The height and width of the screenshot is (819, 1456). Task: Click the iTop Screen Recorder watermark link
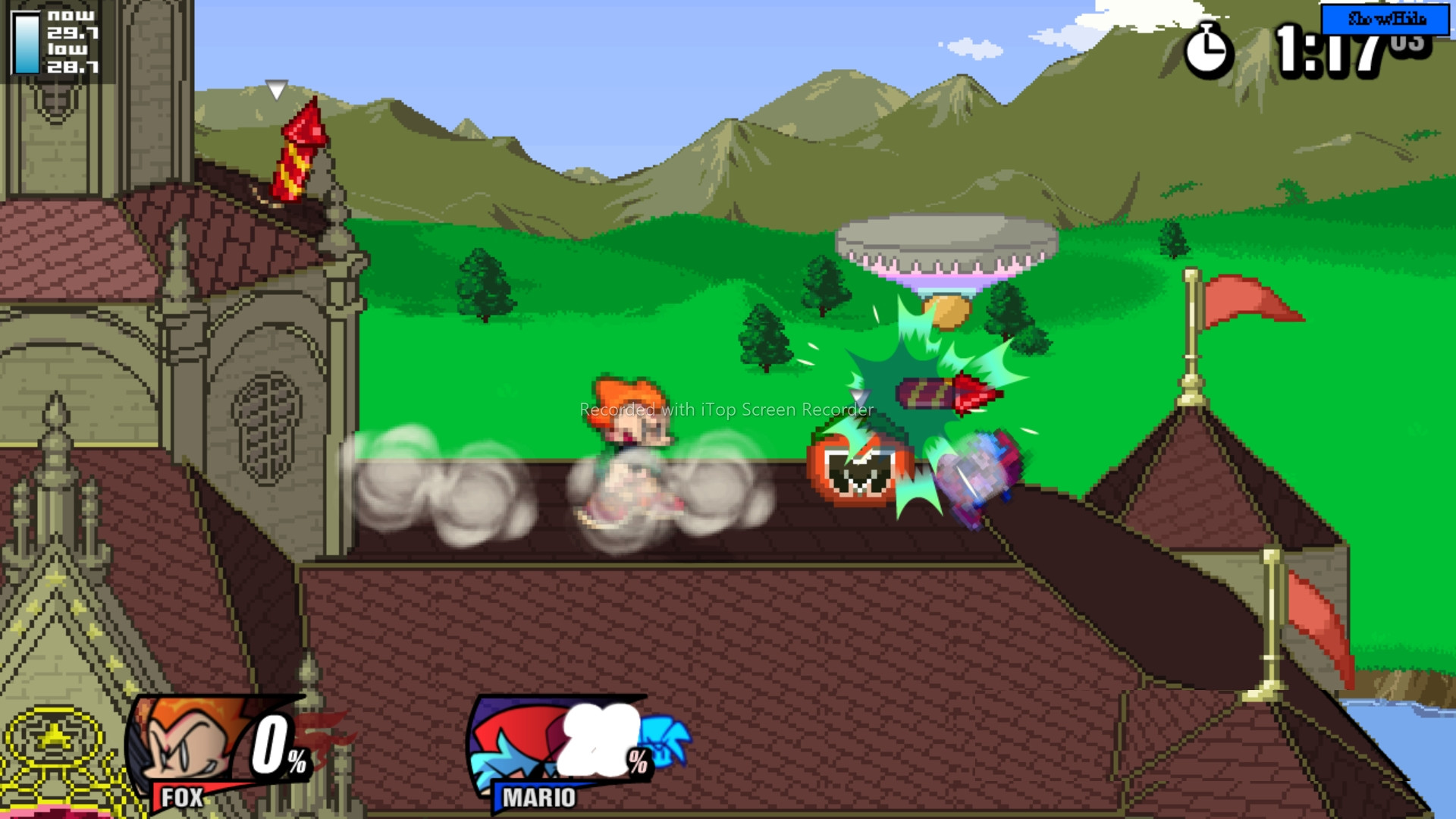(x=726, y=409)
